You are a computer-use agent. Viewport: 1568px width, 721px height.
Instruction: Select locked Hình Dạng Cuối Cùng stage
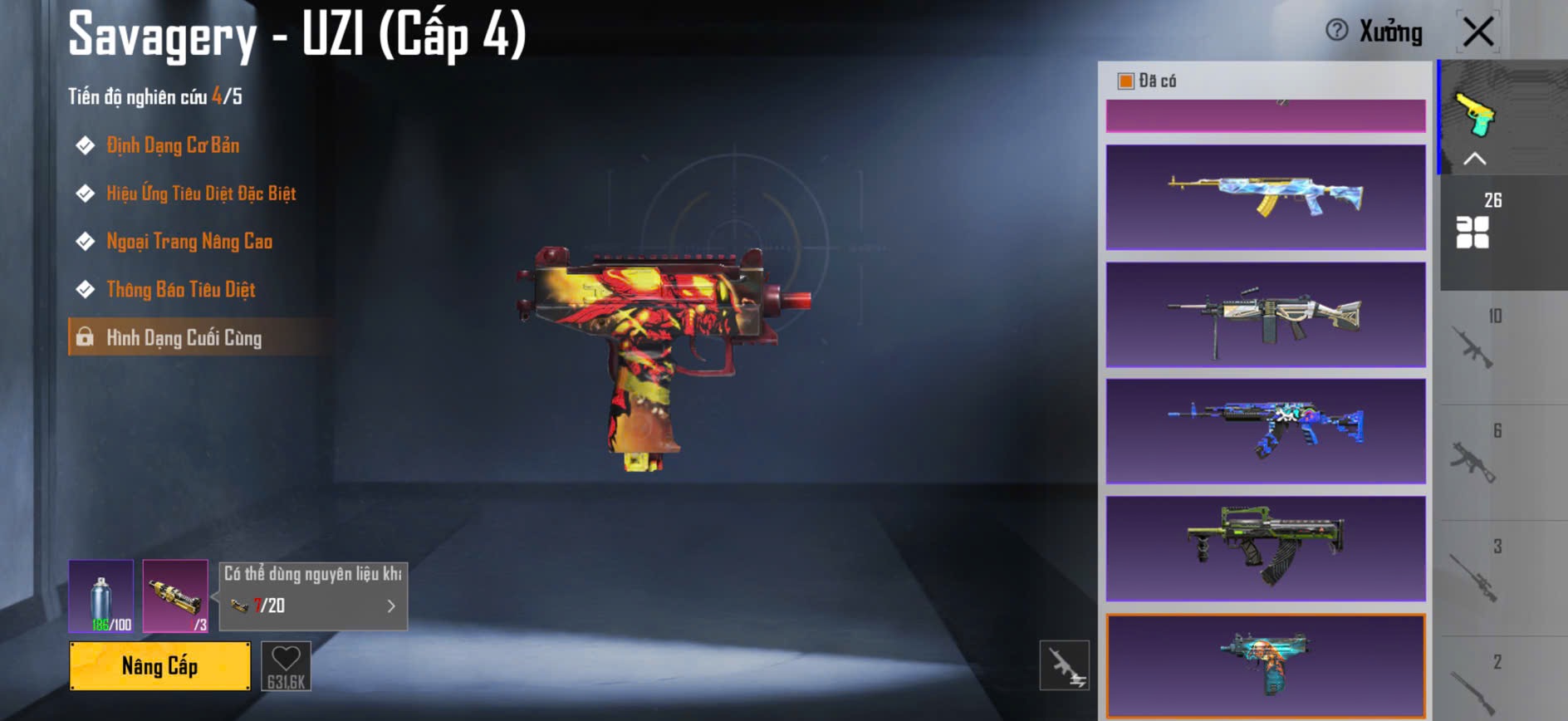click(x=184, y=338)
